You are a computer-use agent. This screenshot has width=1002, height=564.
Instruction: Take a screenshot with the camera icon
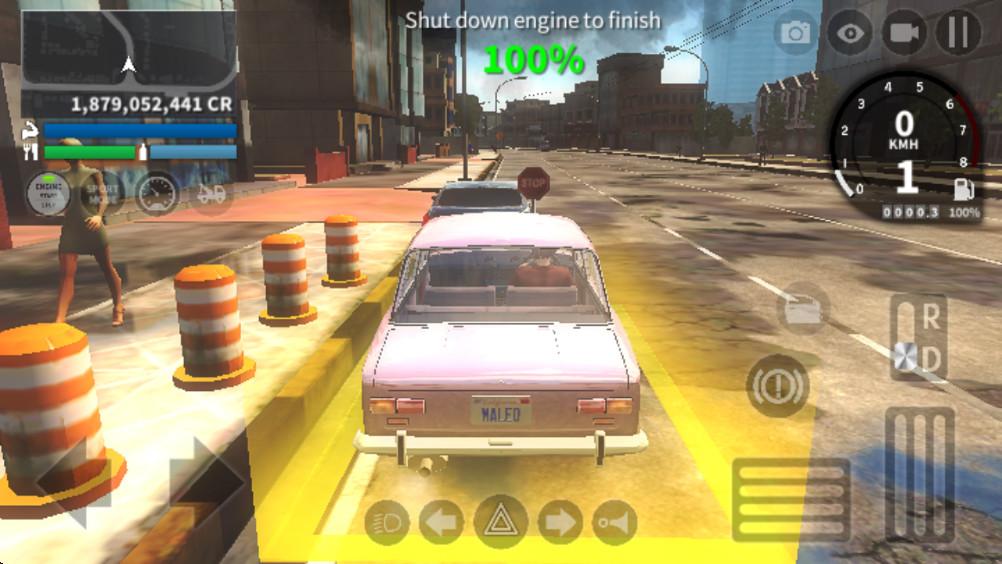click(796, 33)
